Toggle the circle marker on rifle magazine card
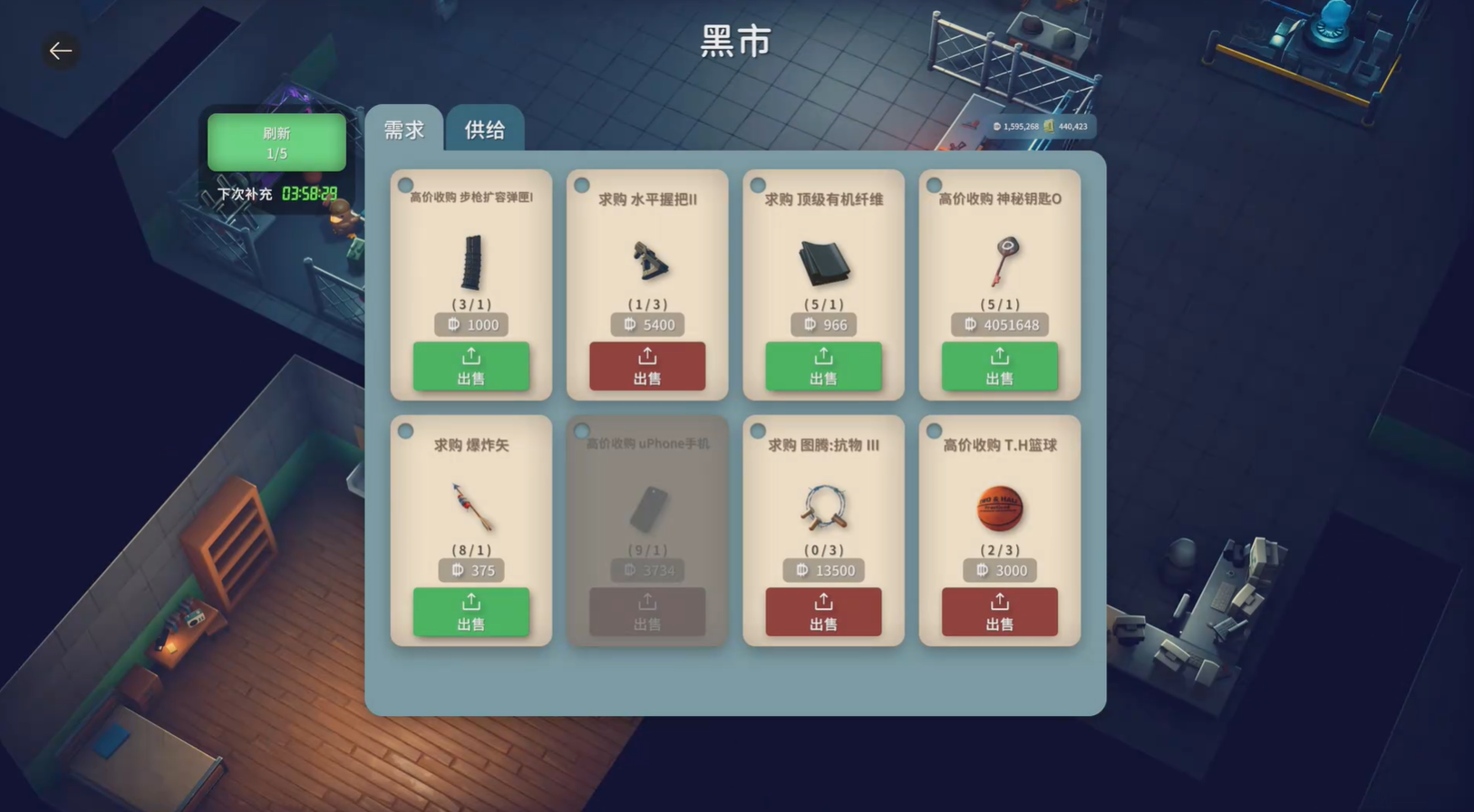Viewport: 1474px width, 812px height. tap(405, 182)
